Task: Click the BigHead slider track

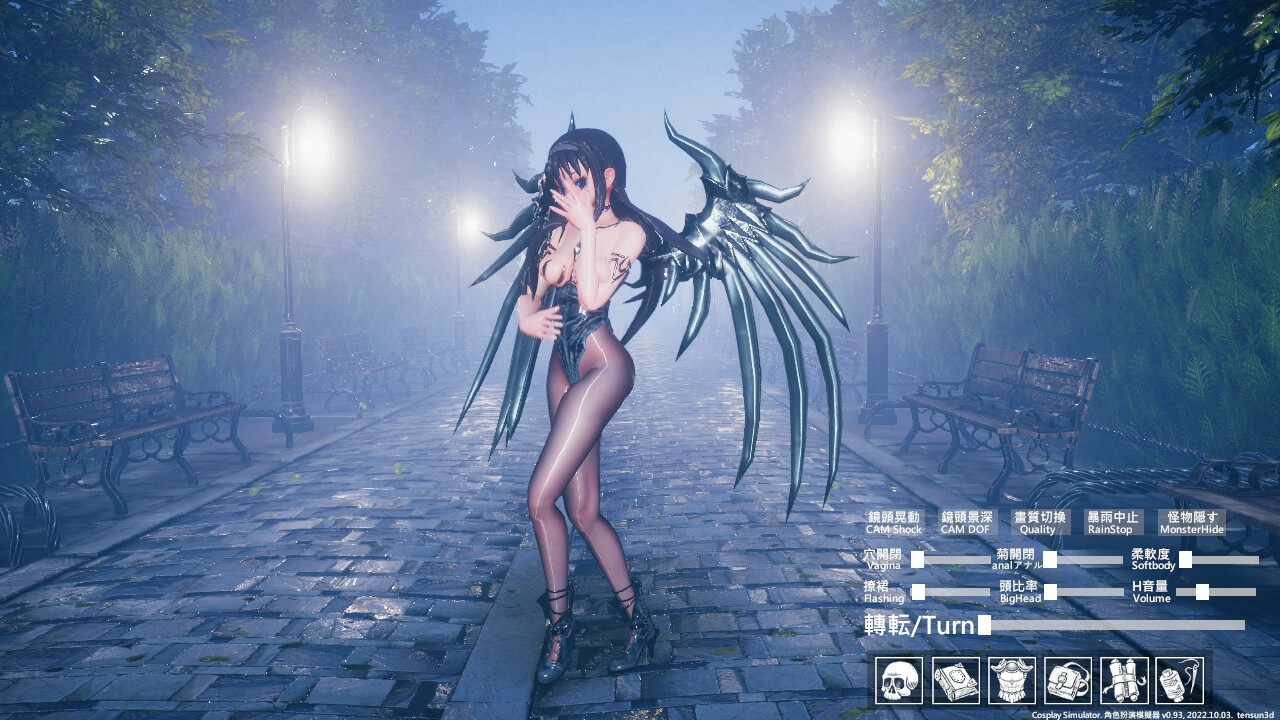Action: pos(1084,592)
